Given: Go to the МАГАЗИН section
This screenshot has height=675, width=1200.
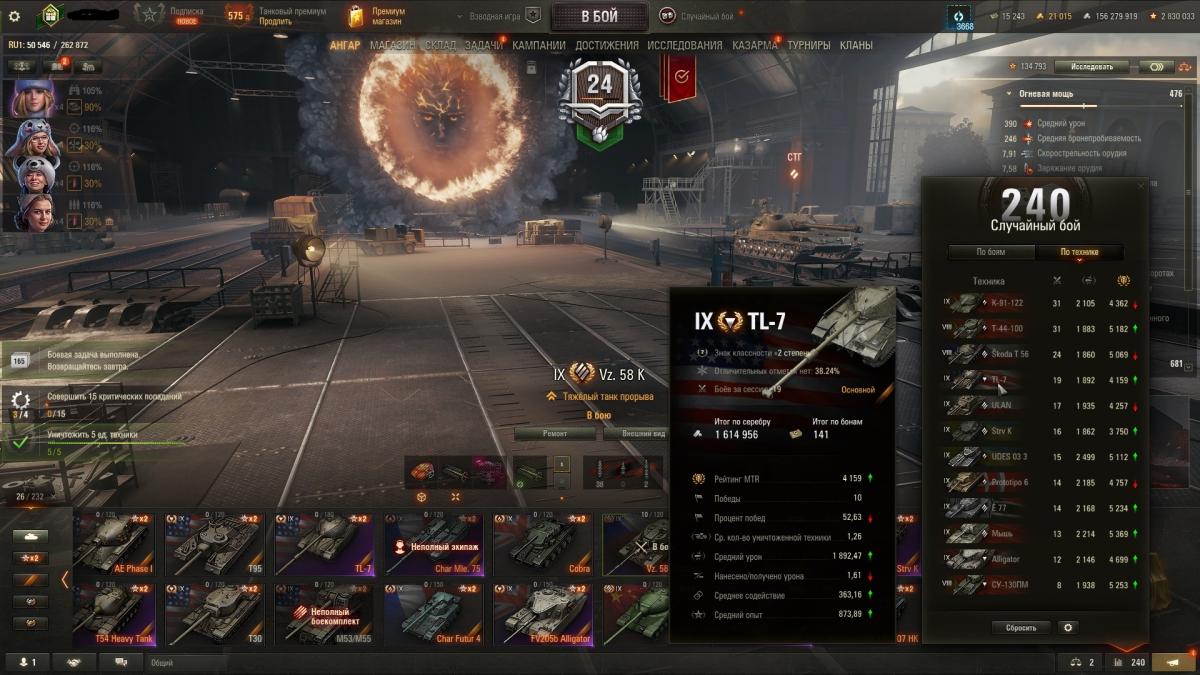Looking at the screenshot, I should point(392,45).
